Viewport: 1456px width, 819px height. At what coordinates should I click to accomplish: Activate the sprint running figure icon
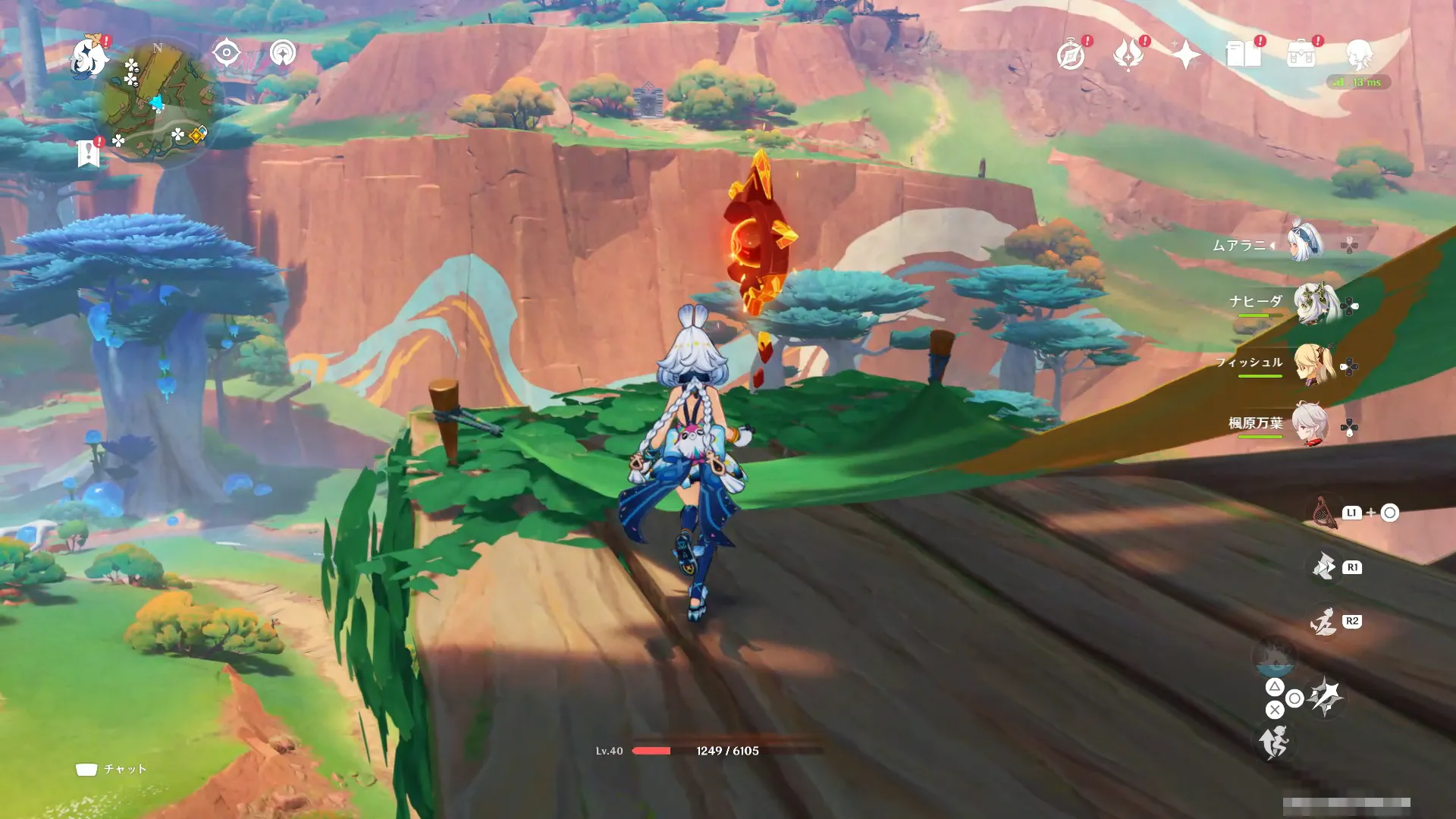[1275, 742]
